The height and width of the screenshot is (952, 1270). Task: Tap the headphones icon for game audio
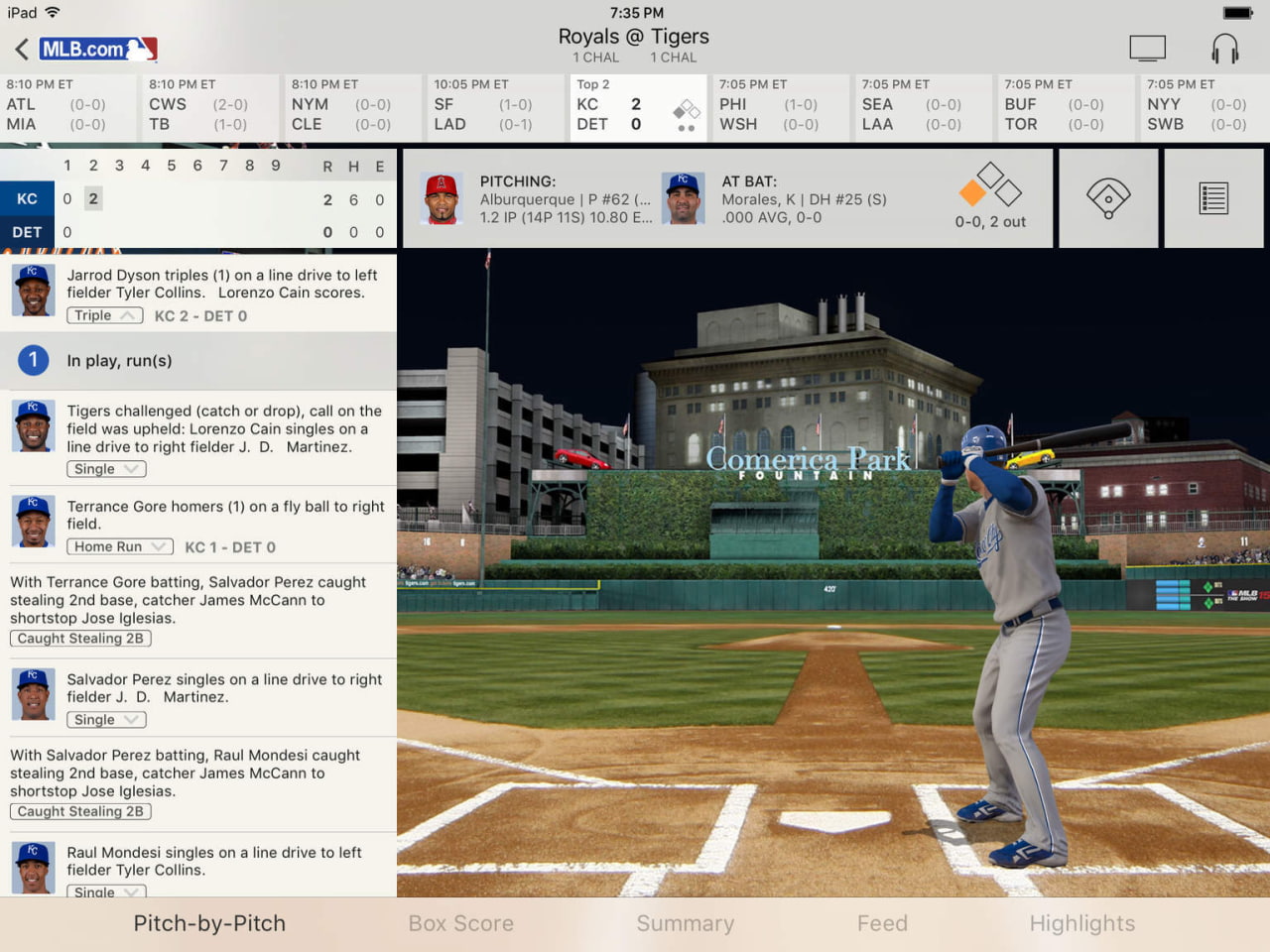coord(1225,47)
